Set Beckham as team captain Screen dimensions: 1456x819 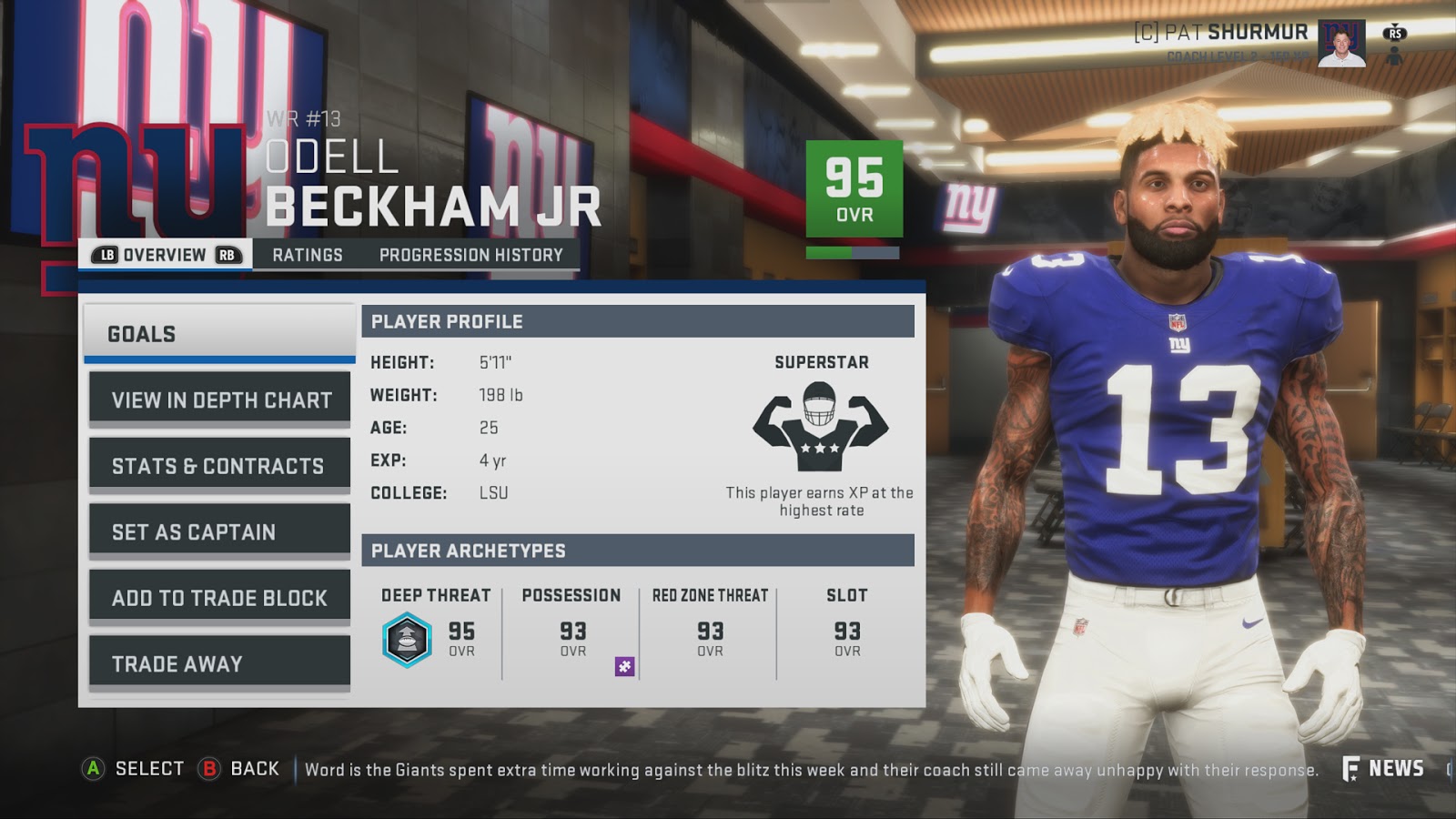coord(218,531)
